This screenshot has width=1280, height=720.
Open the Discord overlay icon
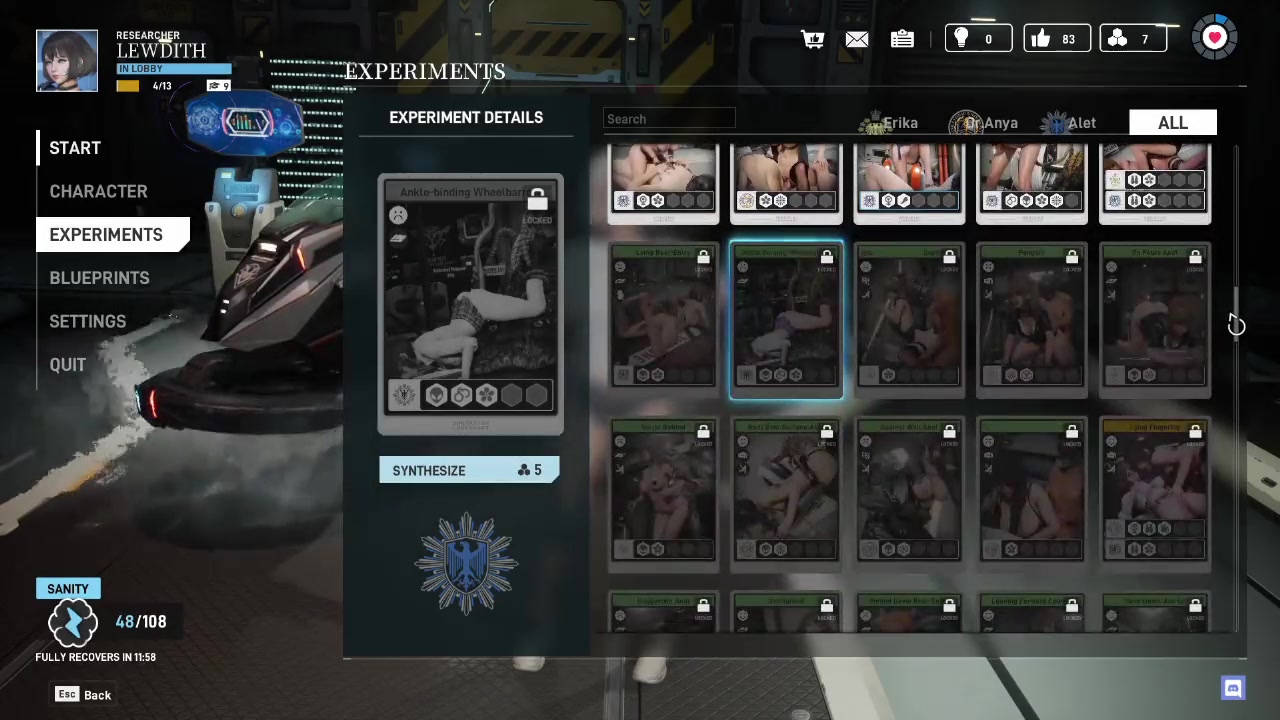point(1233,688)
